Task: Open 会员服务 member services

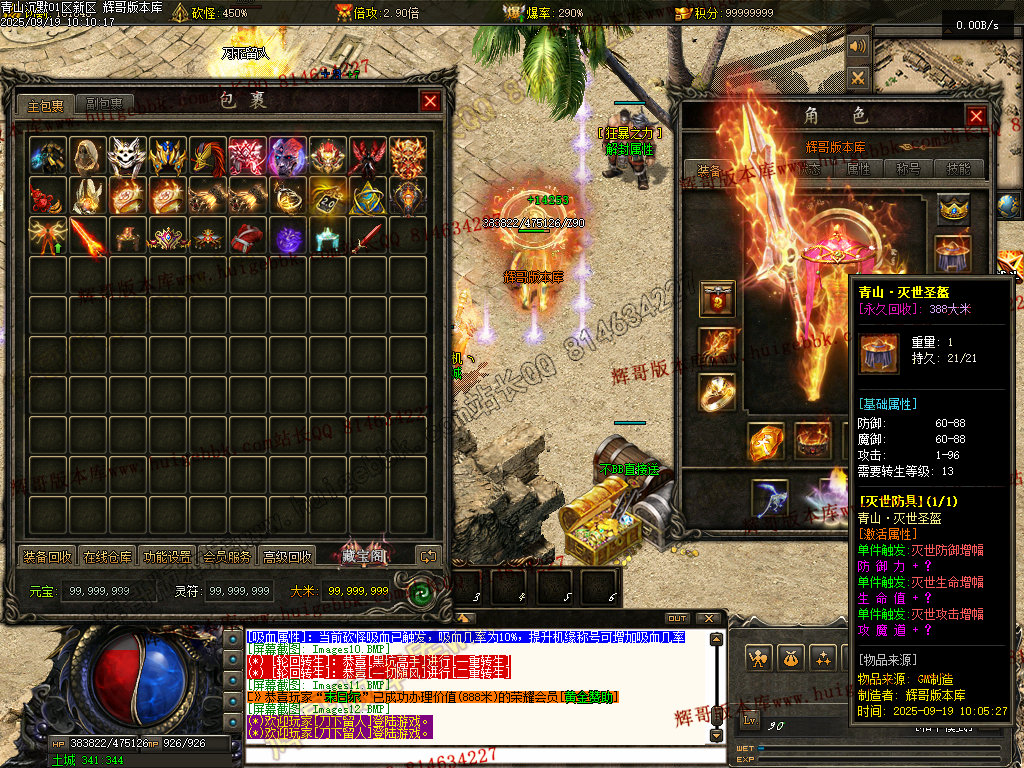Action: tap(227, 556)
